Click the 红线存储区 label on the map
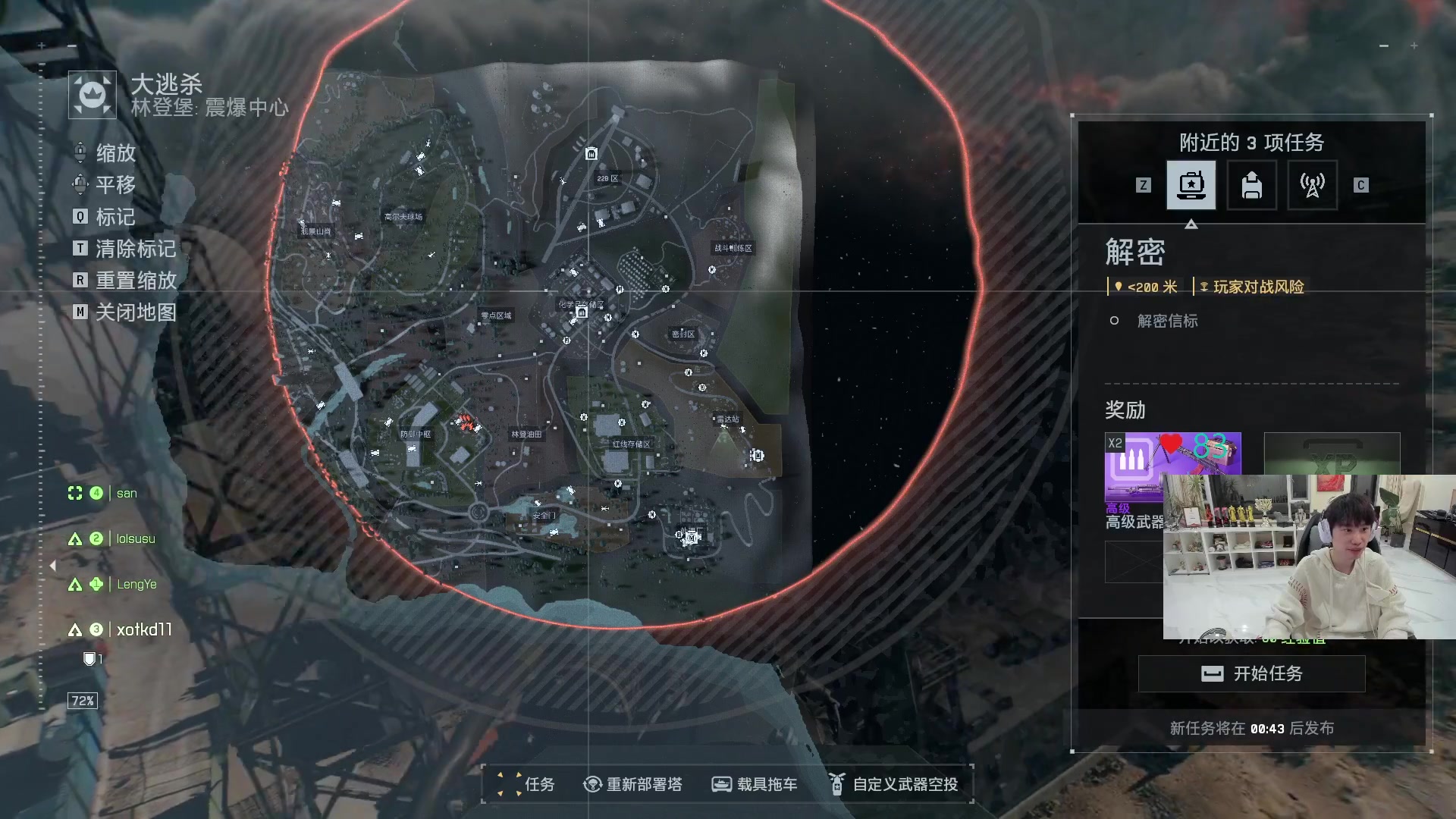1456x819 pixels. tap(631, 444)
